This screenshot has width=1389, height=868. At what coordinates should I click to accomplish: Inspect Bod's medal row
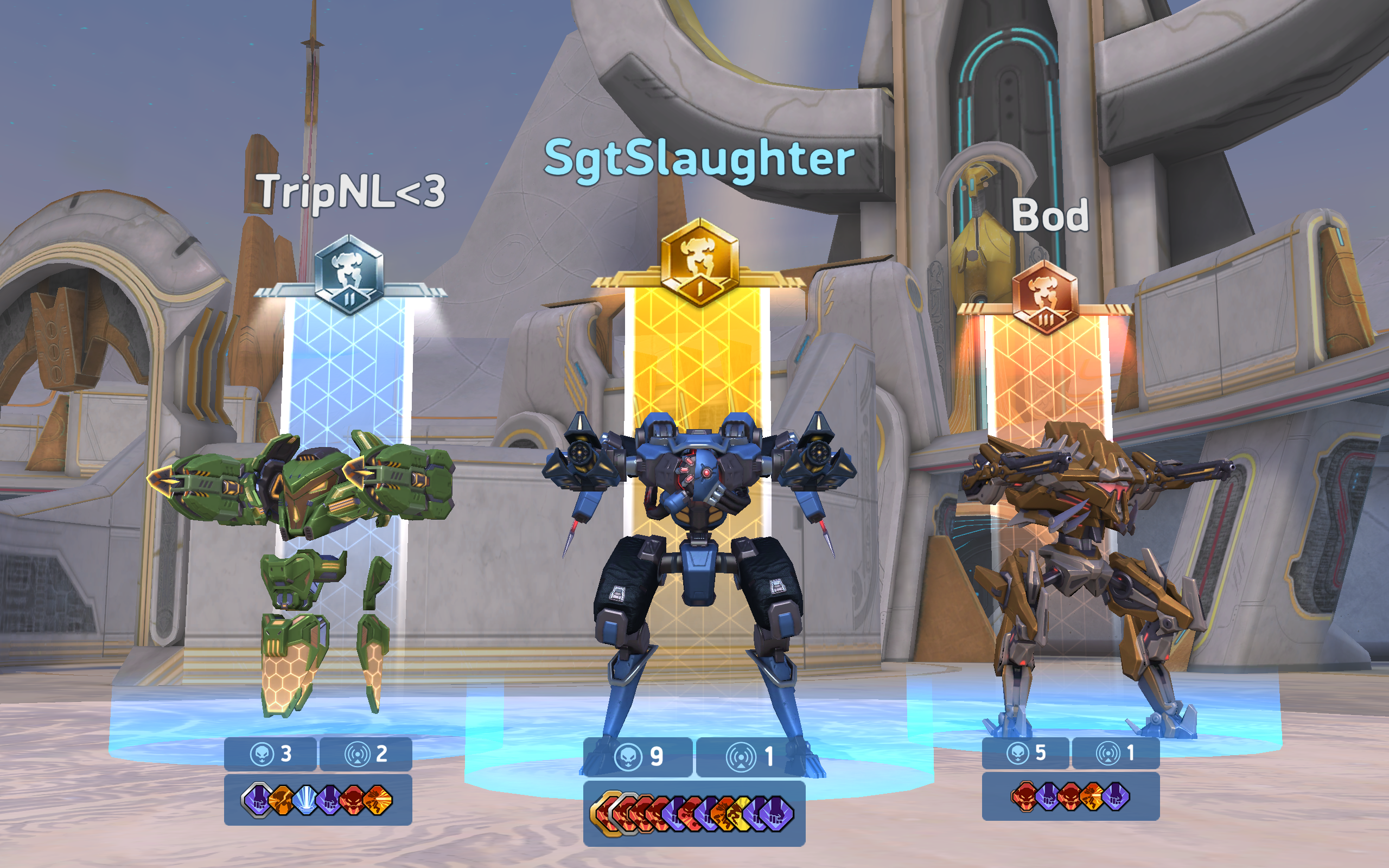(1071, 796)
